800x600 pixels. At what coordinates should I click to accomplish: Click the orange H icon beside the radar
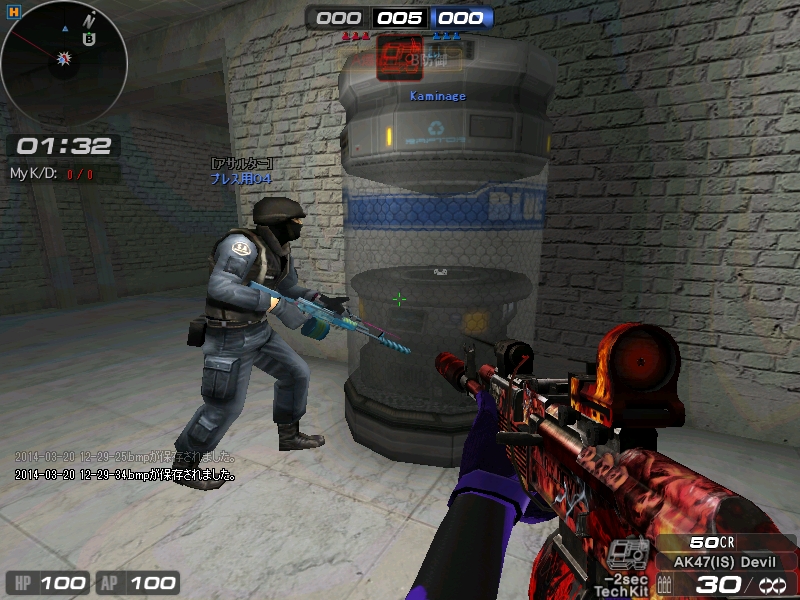pyautogui.click(x=13, y=13)
